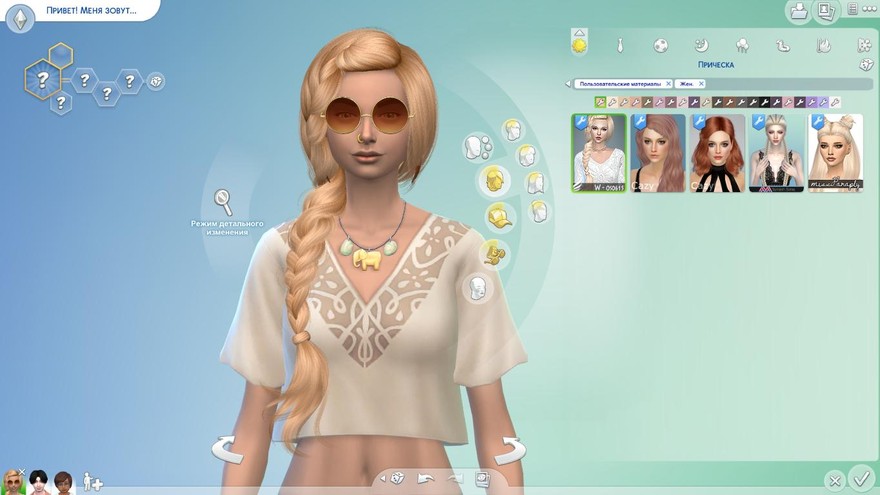Remove the 'Пользовательские материалы' filter tag
The image size is (880, 495).
point(668,84)
